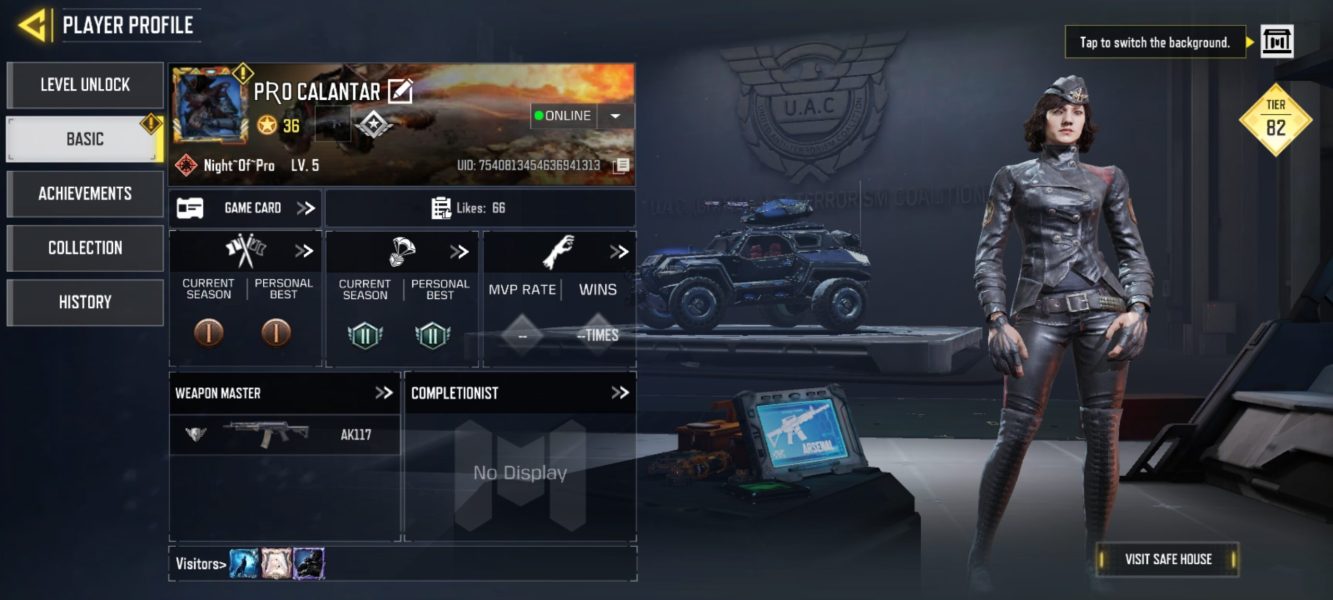The width and height of the screenshot is (1333, 600).
Task: Select the AK117 weapon entry
Action: click(x=285, y=435)
